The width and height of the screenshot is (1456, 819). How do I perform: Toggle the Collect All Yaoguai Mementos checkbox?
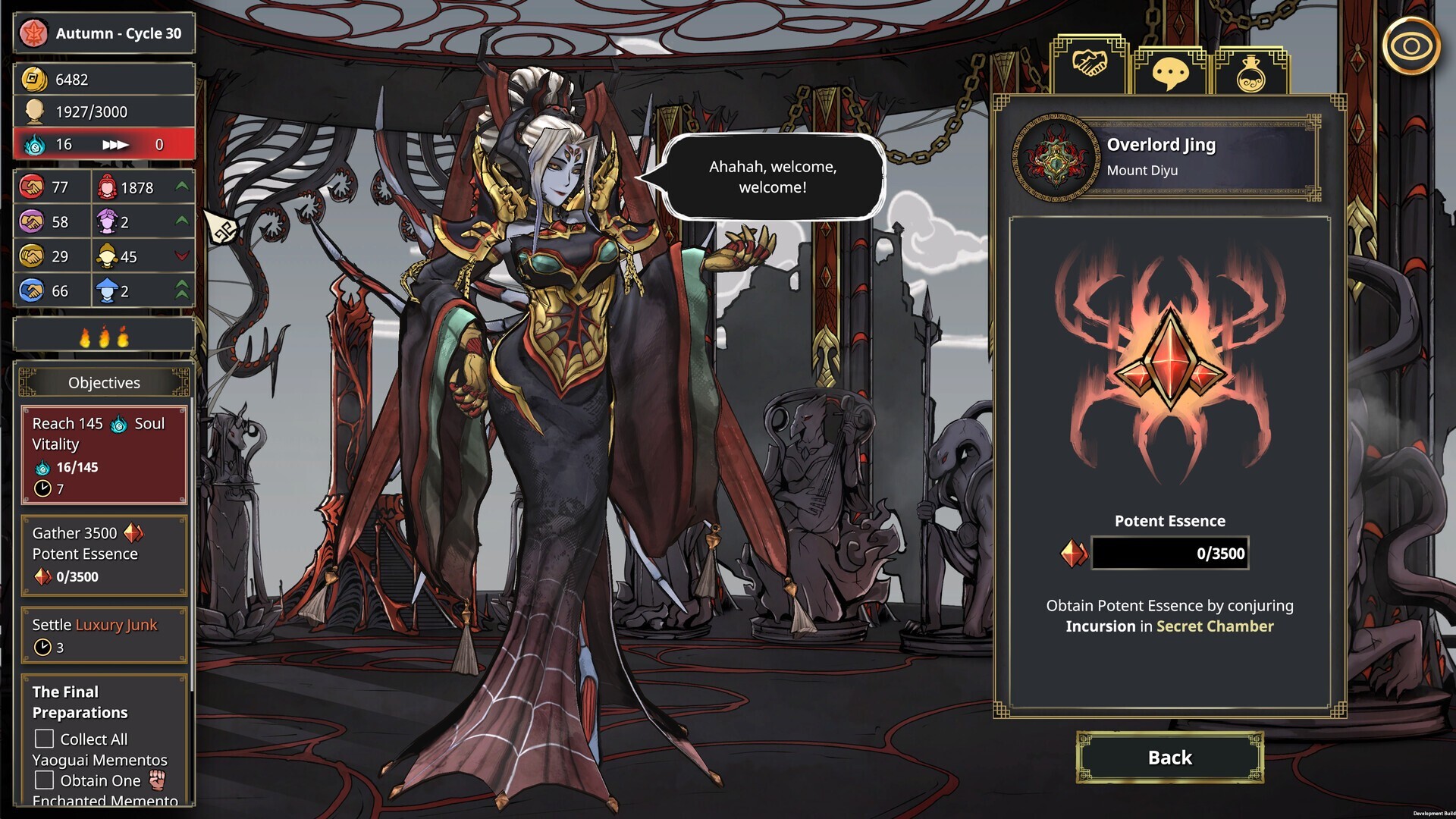point(43,739)
